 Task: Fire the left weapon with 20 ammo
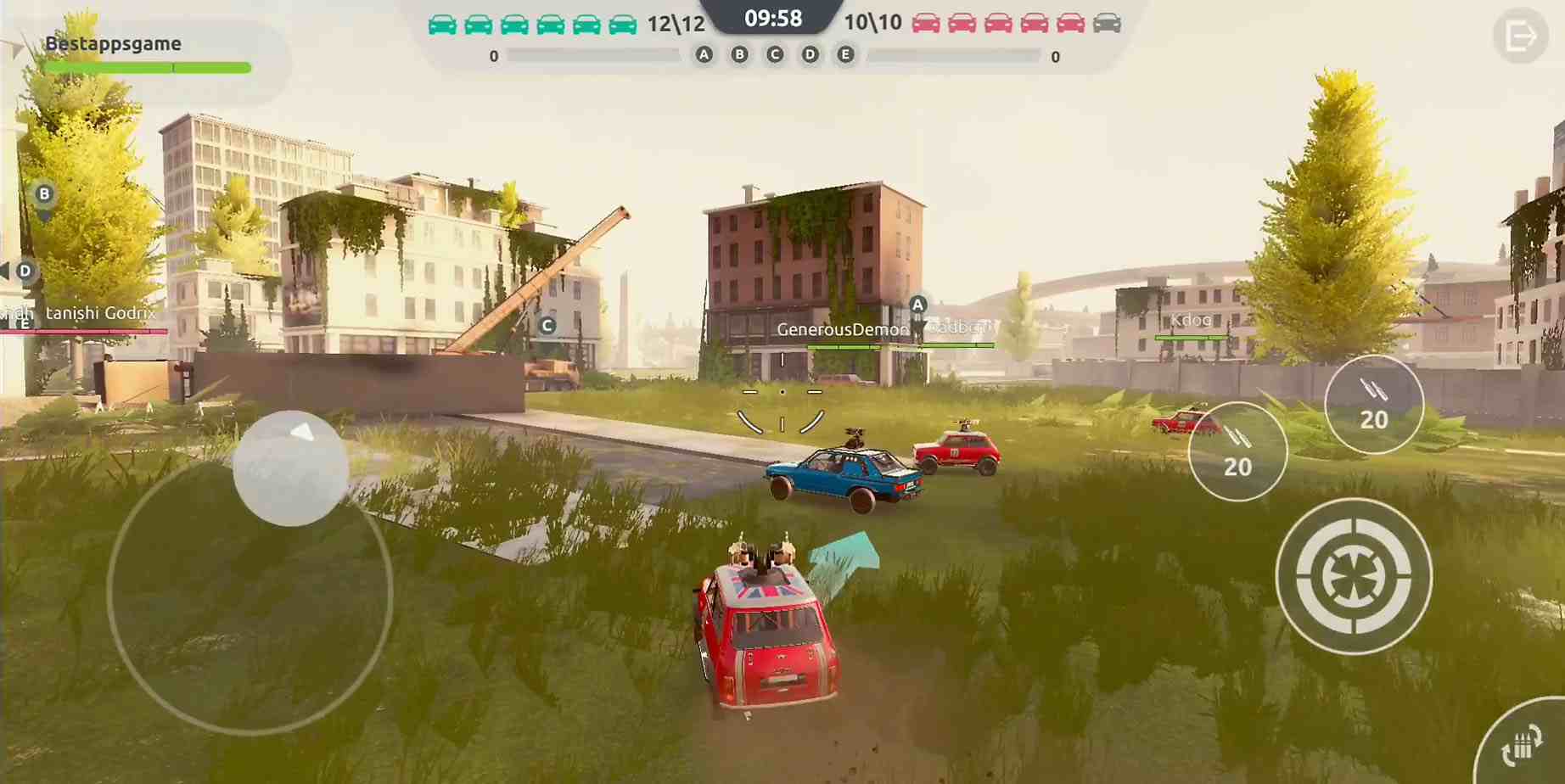pyautogui.click(x=1237, y=450)
